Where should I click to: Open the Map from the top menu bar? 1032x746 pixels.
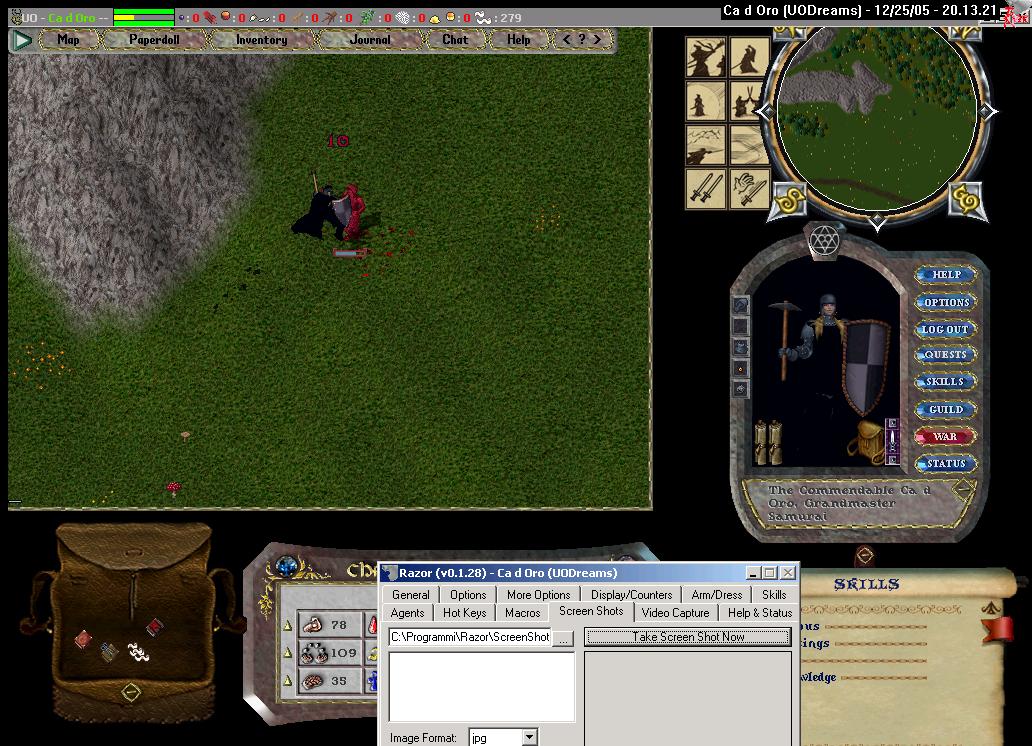68,40
